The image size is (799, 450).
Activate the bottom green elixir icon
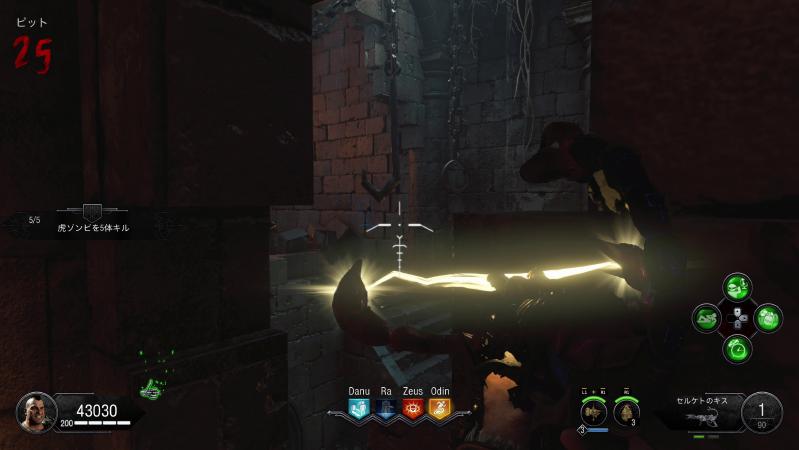739,349
